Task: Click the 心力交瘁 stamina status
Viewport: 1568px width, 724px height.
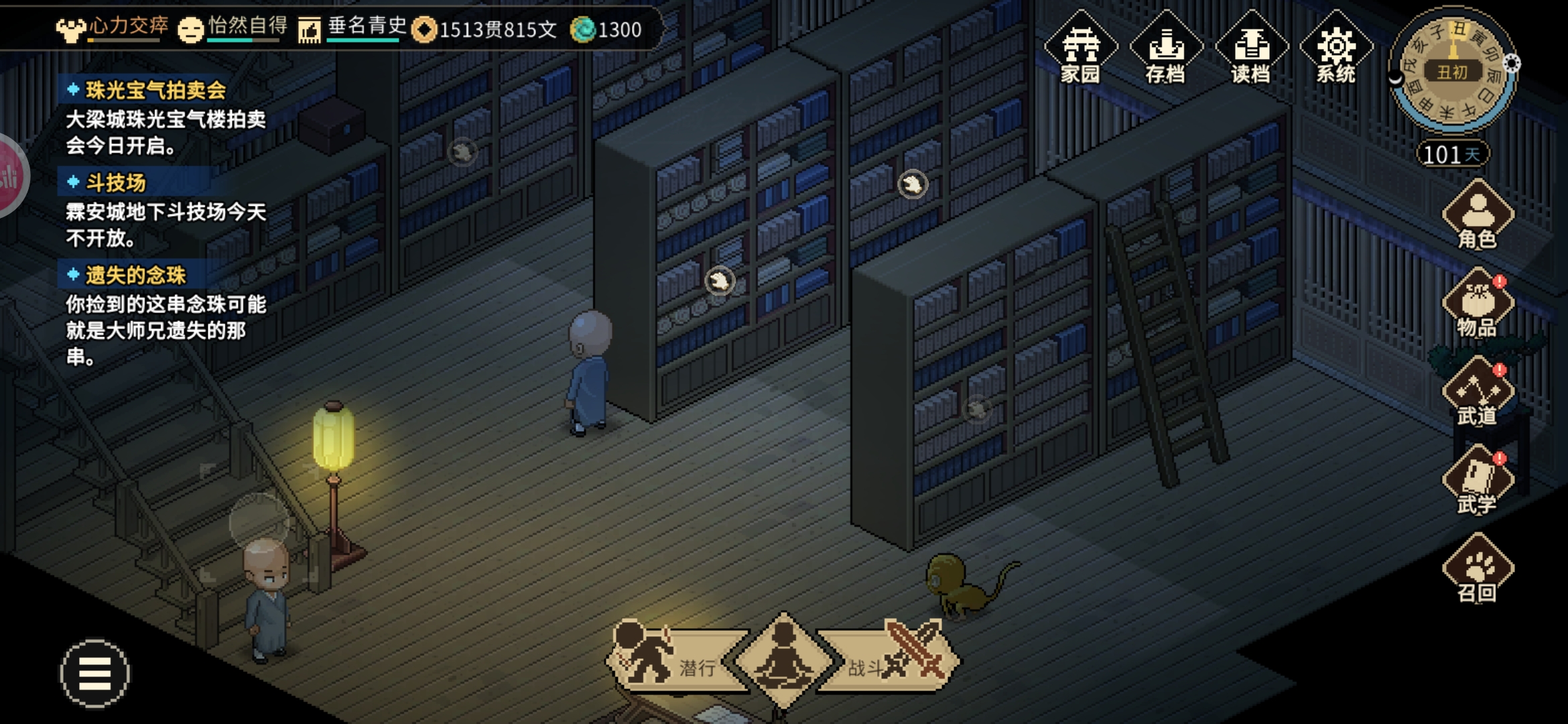Action: (x=114, y=28)
